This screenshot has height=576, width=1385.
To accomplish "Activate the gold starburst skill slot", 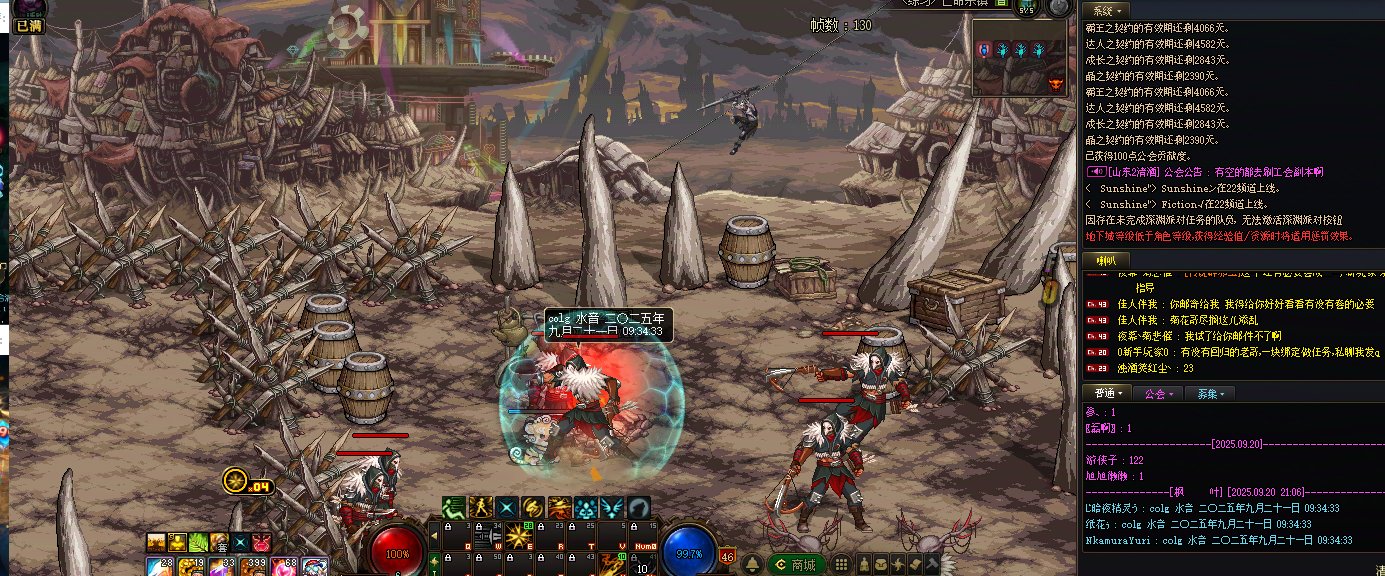I will [x=518, y=537].
